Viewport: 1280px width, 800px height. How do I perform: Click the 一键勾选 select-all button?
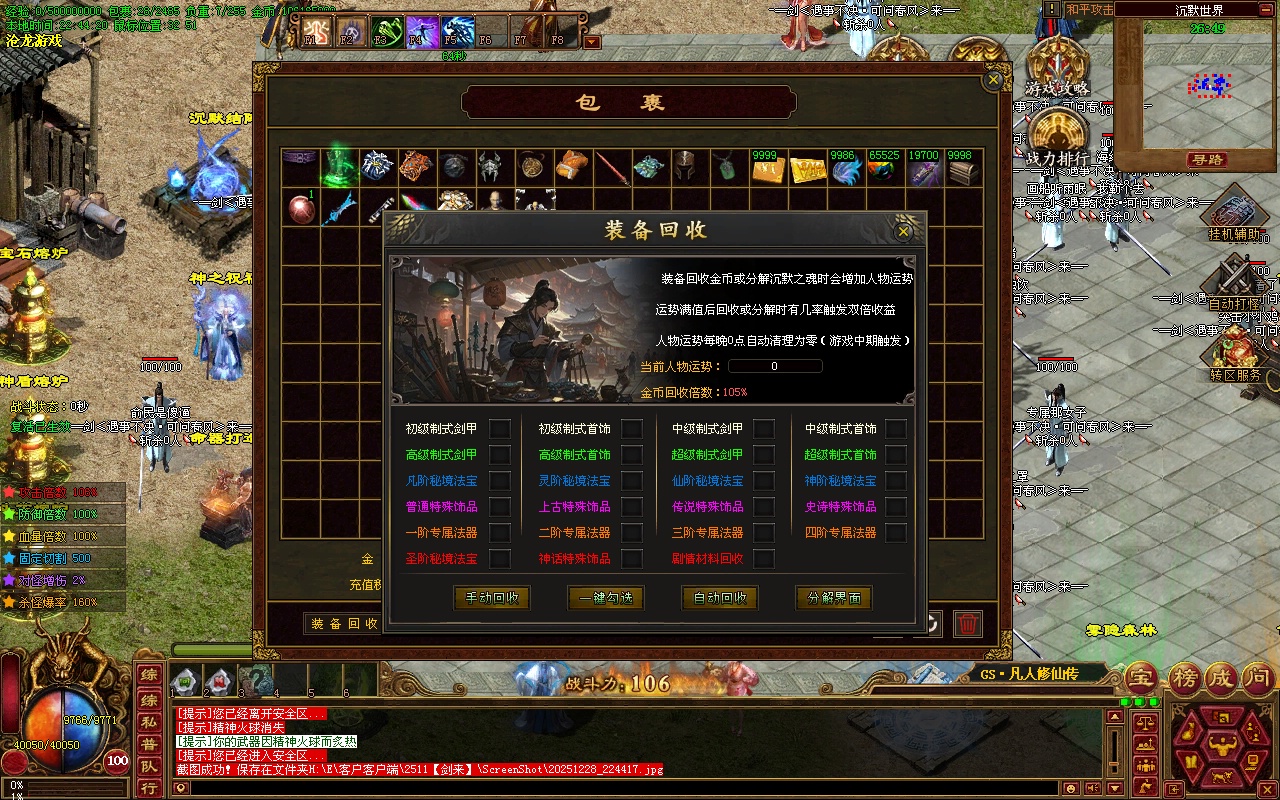click(x=605, y=598)
